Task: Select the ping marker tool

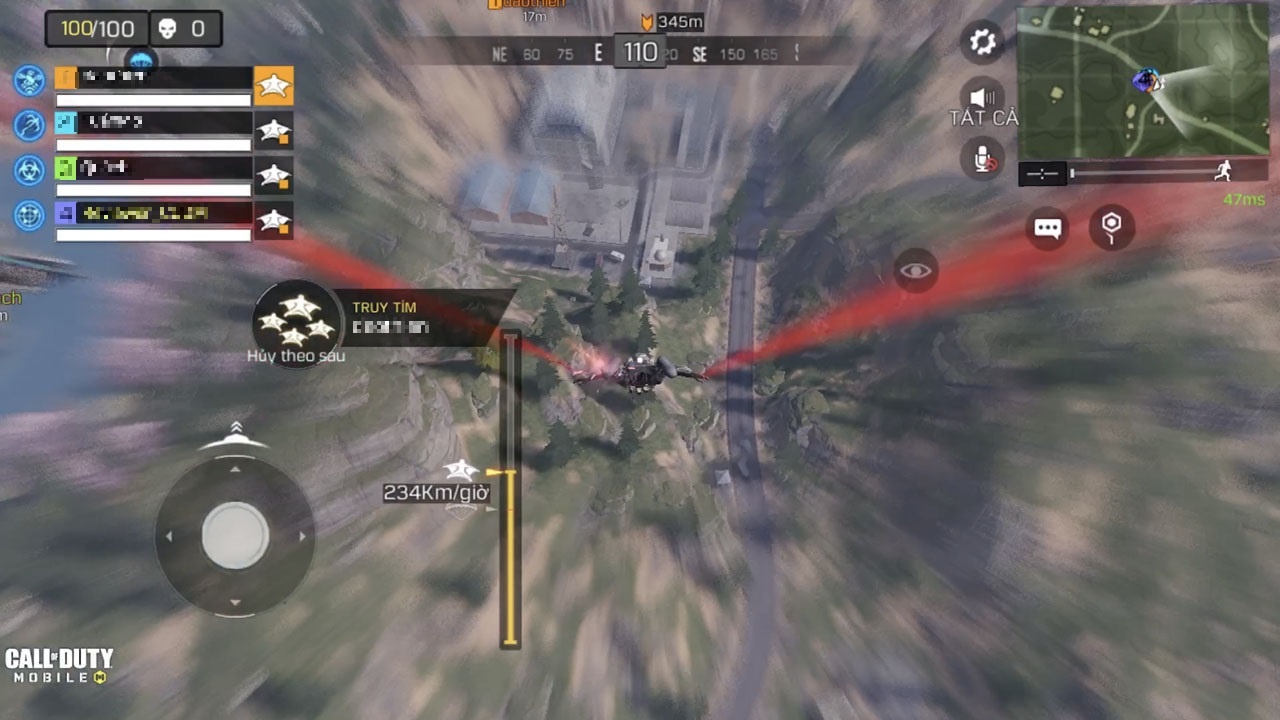Action: tap(1111, 227)
